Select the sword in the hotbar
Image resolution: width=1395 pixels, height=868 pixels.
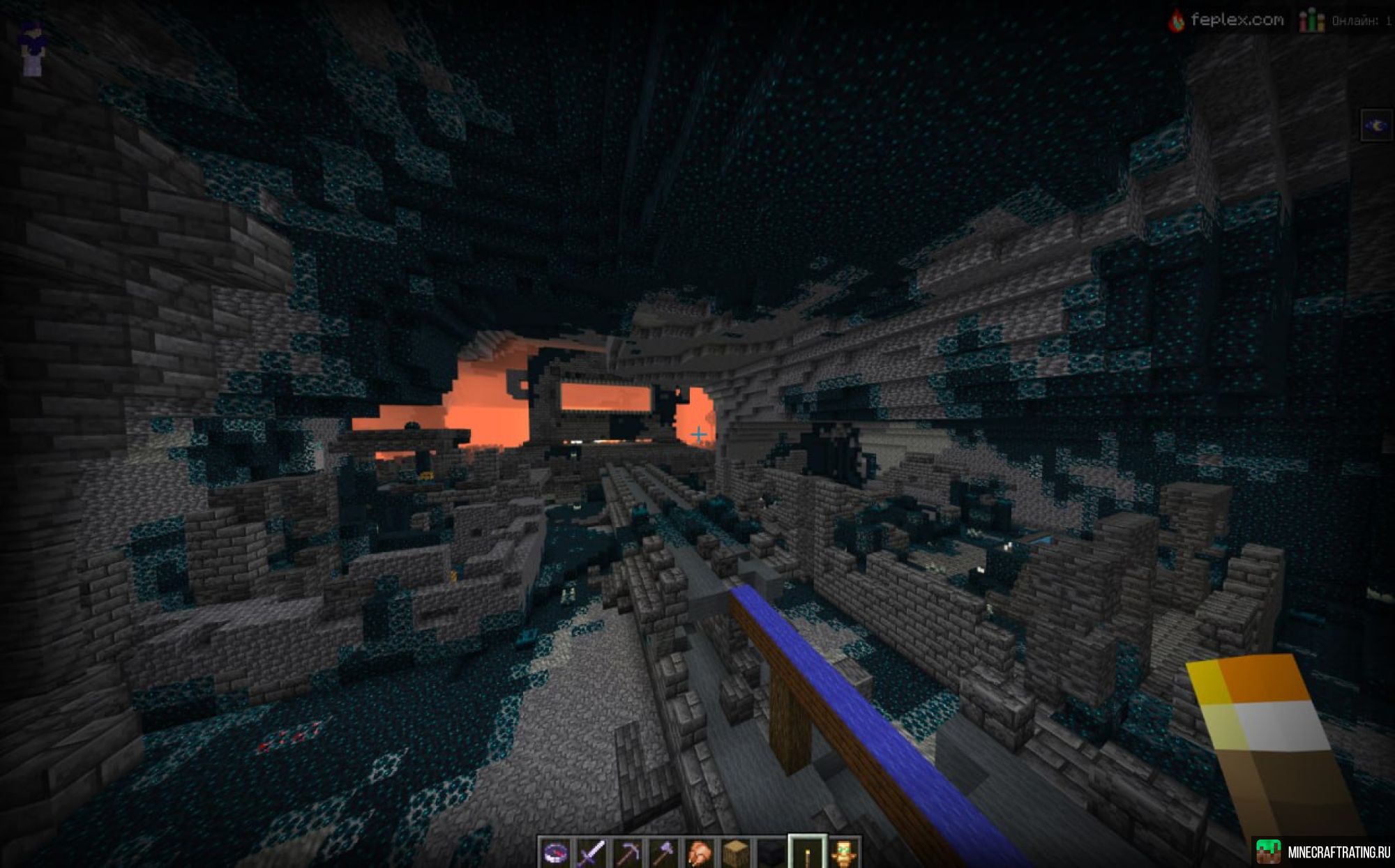[x=591, y=852]
